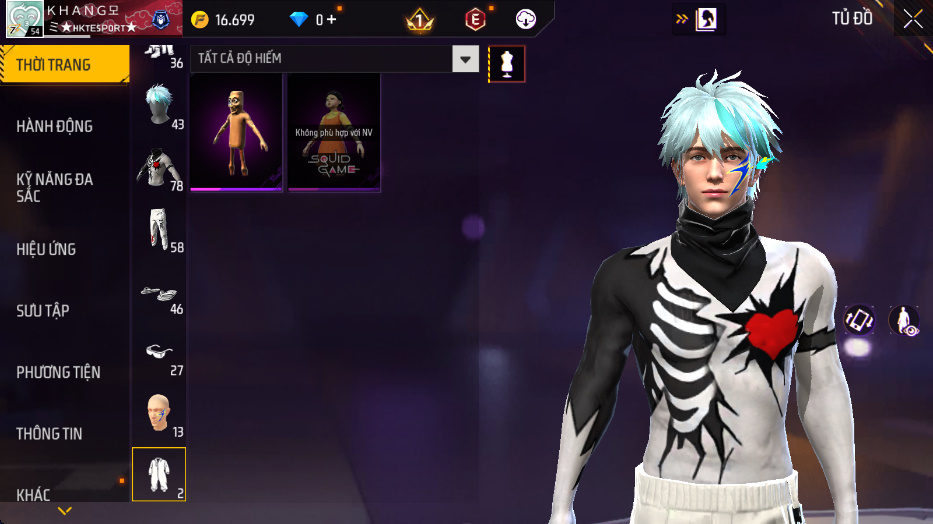Select the THỜI TRANG tab
Viewport: 933px width, 524px height.
pos(64,65)
